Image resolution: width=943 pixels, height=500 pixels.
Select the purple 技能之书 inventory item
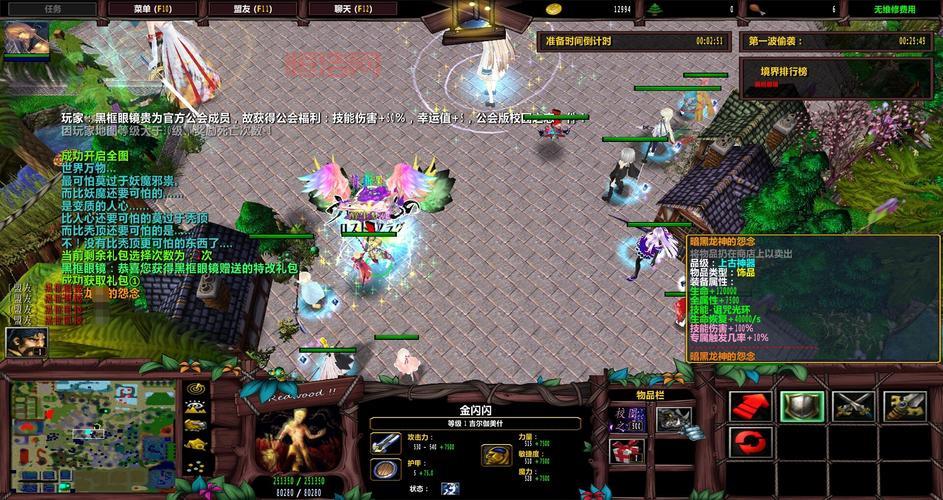629,420
